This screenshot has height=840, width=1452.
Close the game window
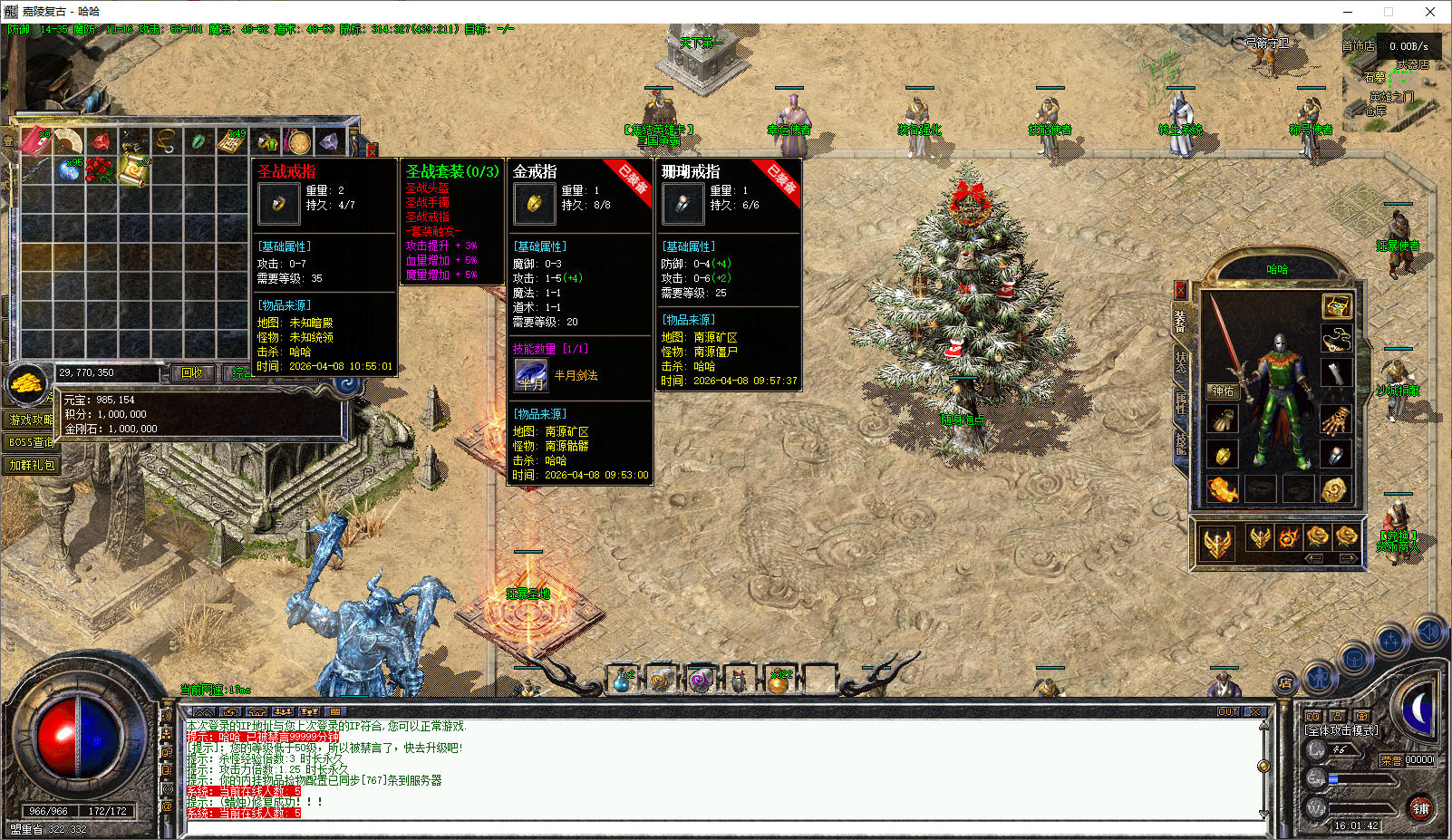point(1430,12)
